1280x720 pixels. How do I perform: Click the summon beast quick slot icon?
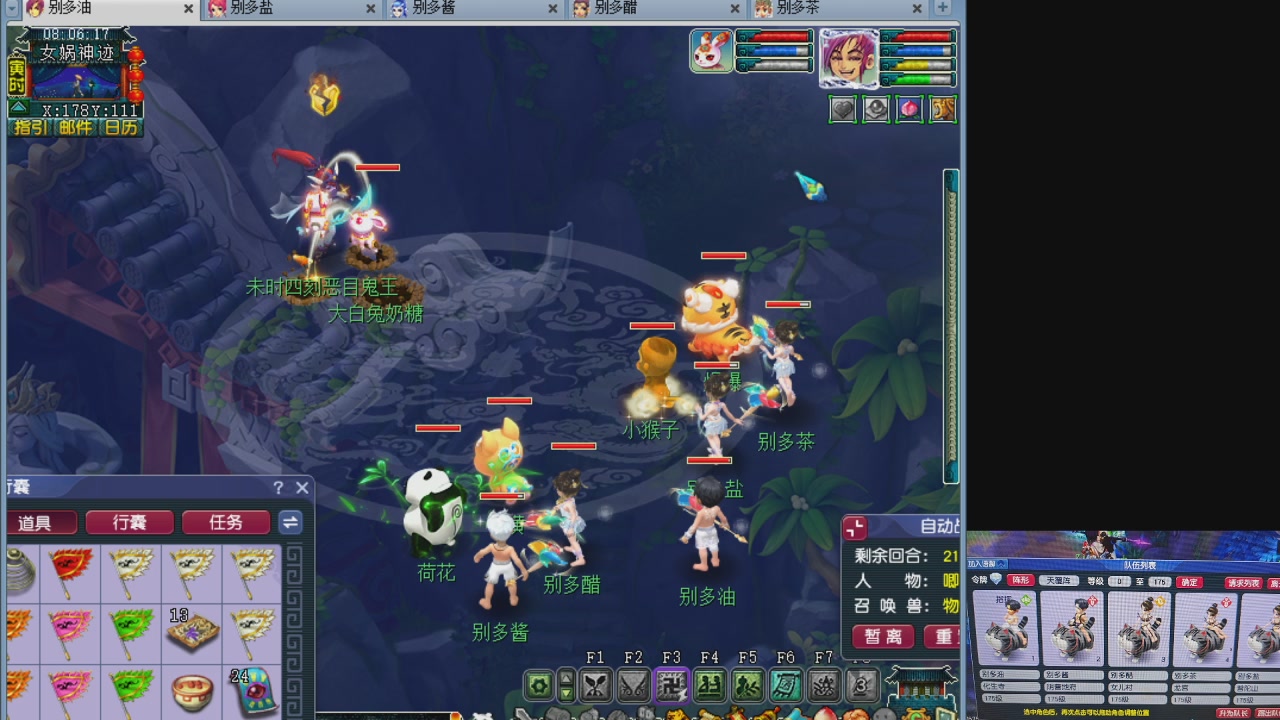pyautogui.click(x=942, y=109)
